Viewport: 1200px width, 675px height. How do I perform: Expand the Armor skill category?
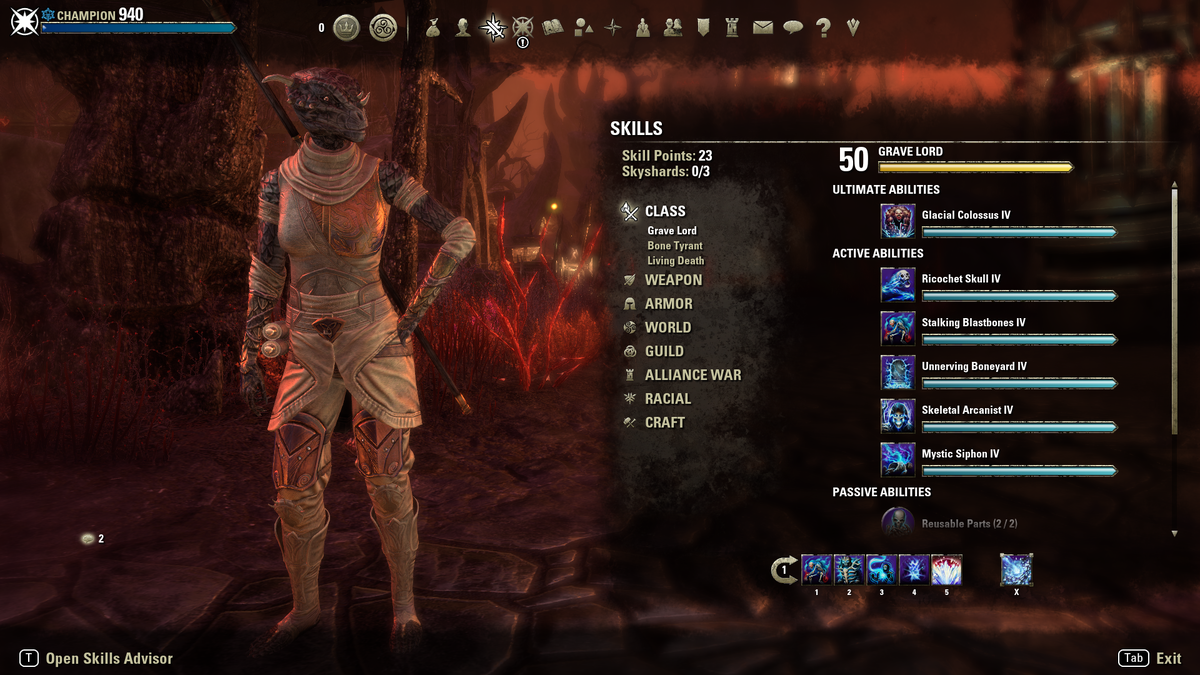(668, 304)
